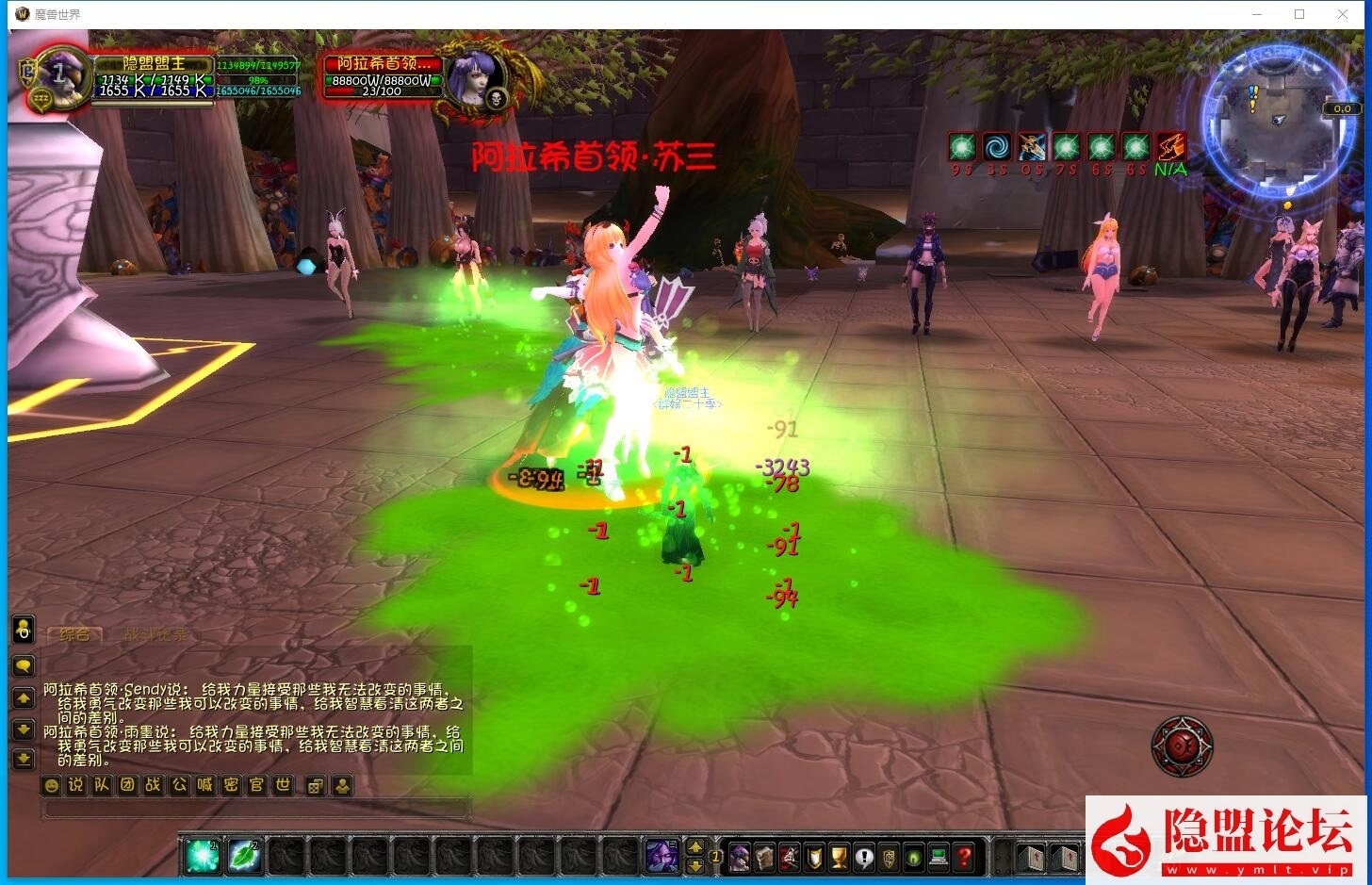Switch to the 综合 chat tab
This screenshot has width=1372, height=885.
point(75,633)
